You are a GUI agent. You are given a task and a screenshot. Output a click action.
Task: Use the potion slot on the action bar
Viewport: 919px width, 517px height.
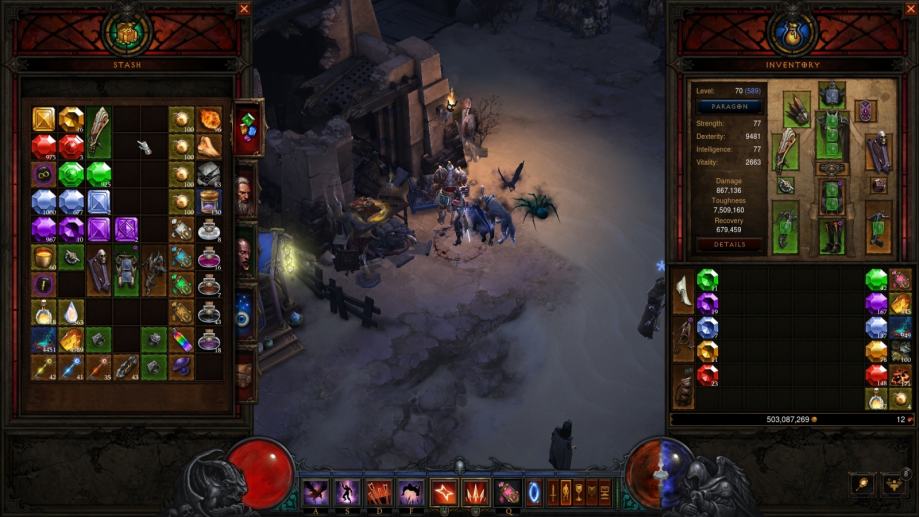[507, 492]
